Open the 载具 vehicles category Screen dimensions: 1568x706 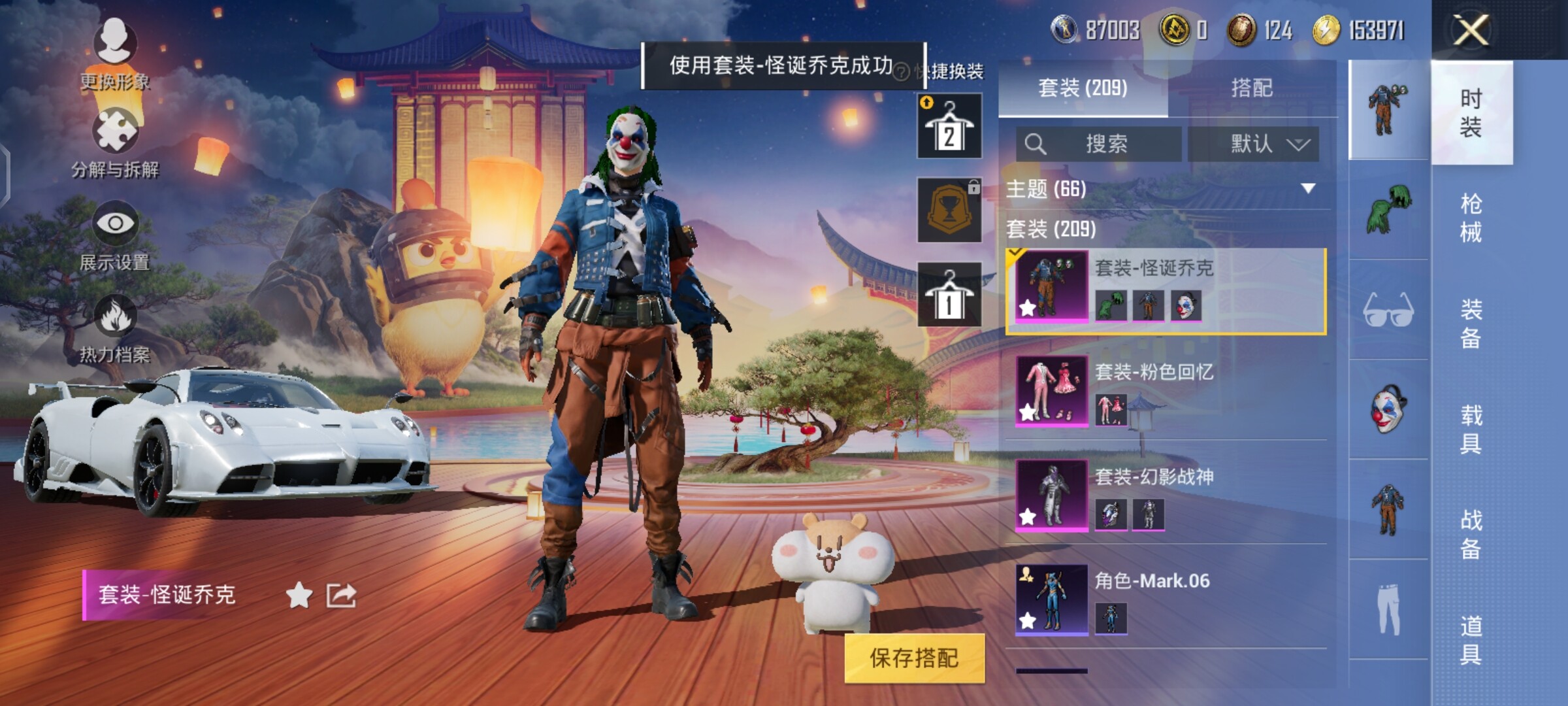point(1471,429)
